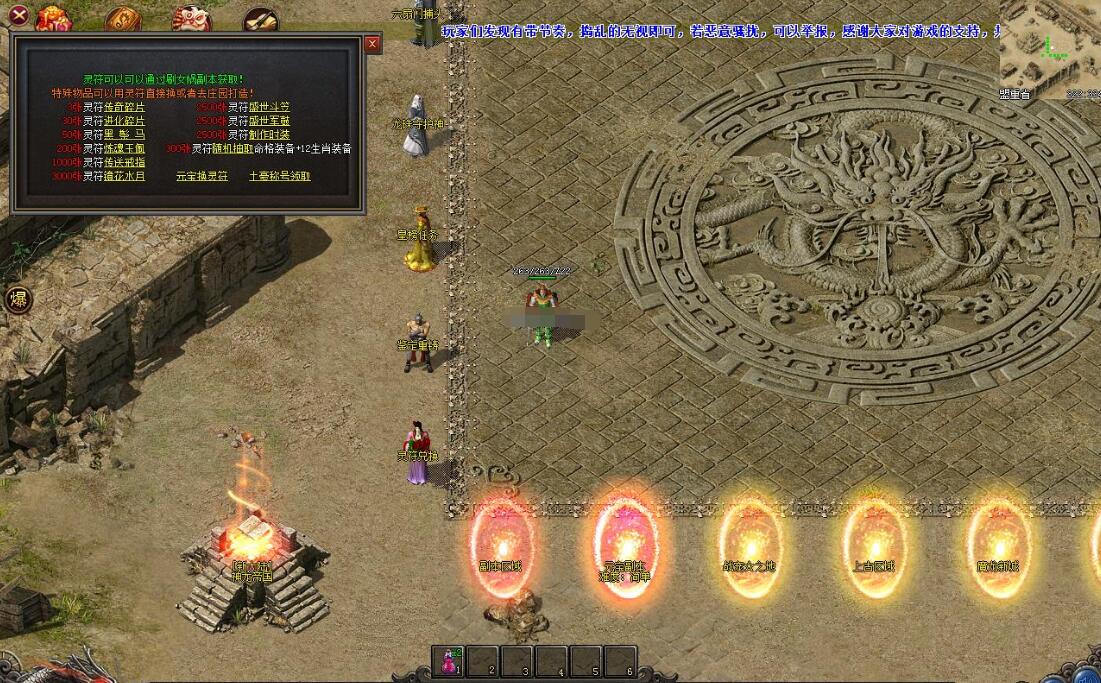Image resolution: width=1101 pixels, height=683 pixels.
Task: Click the round X button above the dialog
Action: coord(18,15)
